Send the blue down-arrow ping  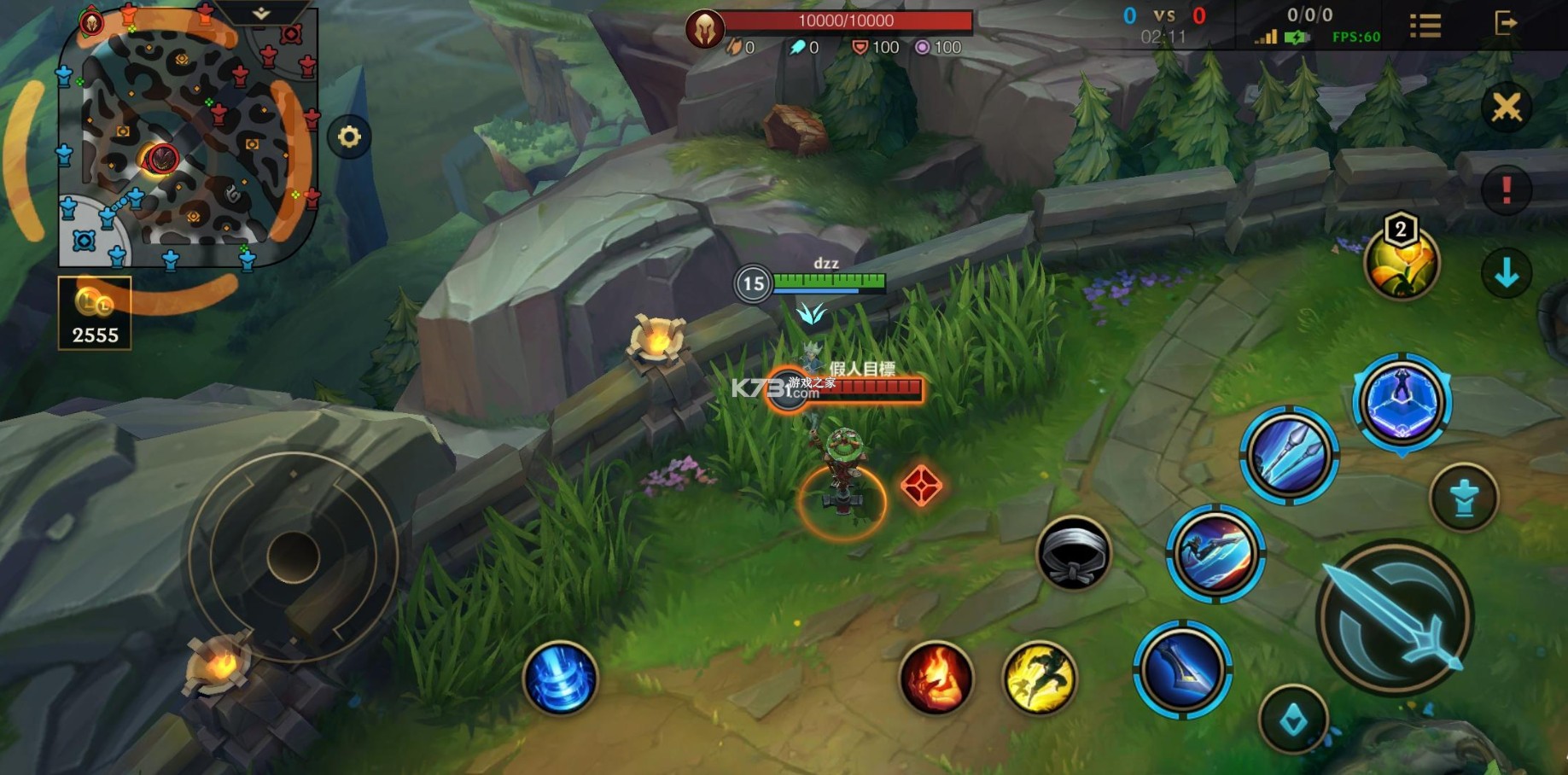pos(1507,273)
